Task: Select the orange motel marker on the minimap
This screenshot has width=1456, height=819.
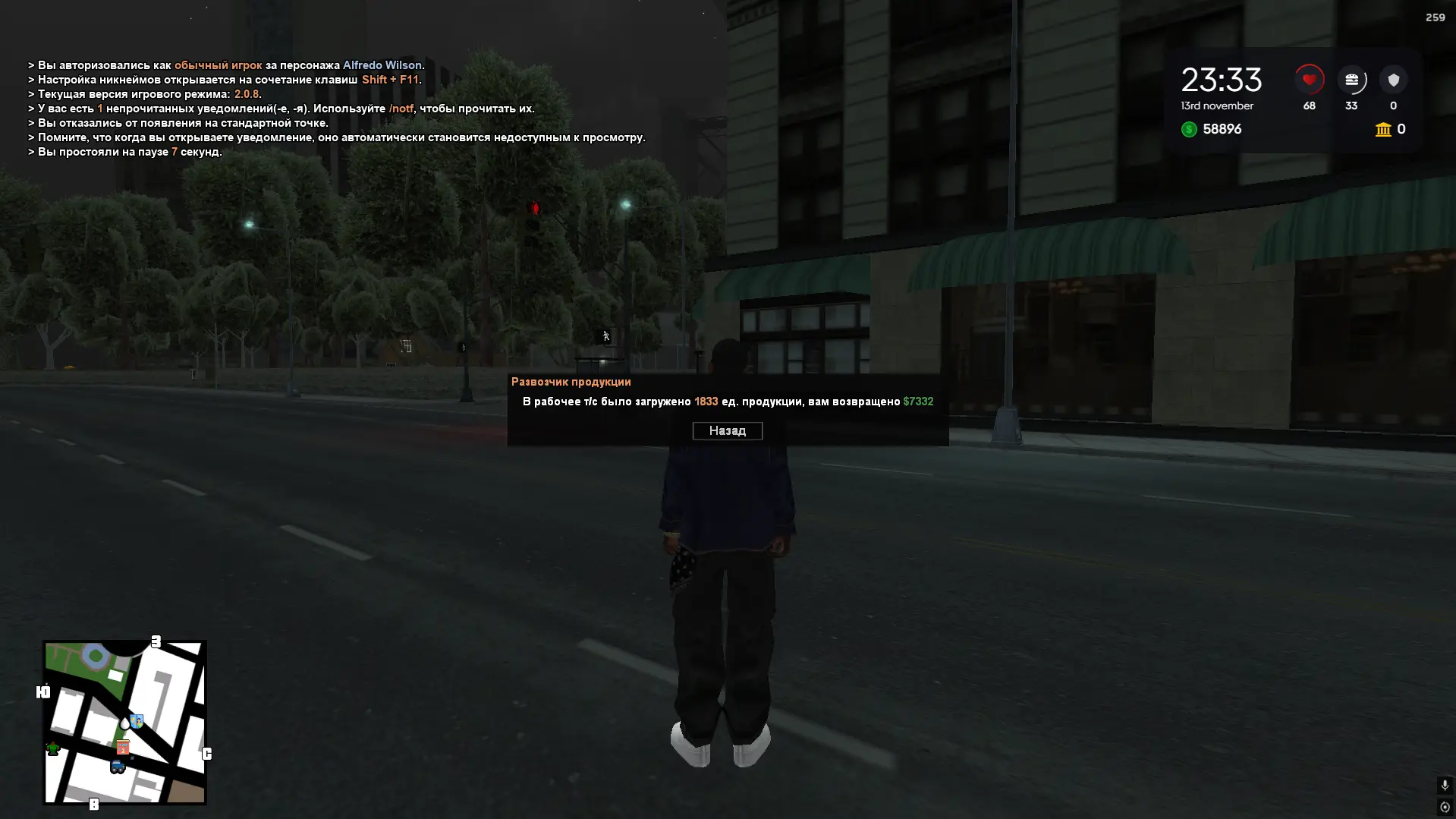Action: pyautogui.click(x=123, y=747)
